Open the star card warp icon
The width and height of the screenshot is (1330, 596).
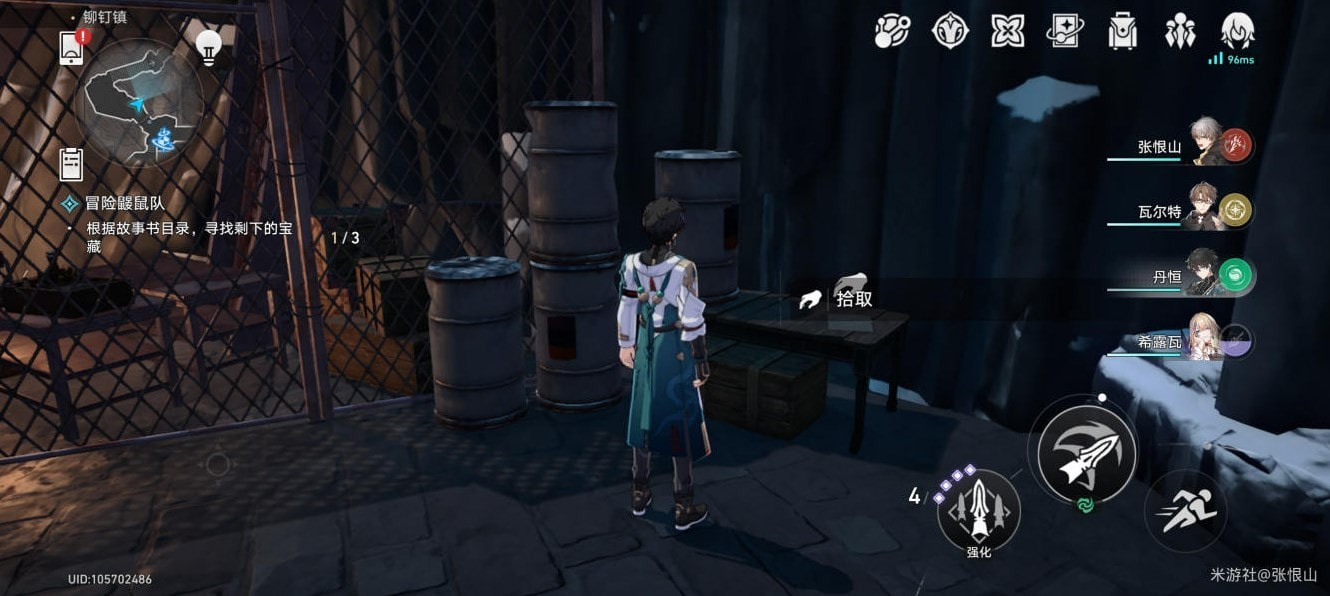pyautogui.click(x=1065, y=31)
